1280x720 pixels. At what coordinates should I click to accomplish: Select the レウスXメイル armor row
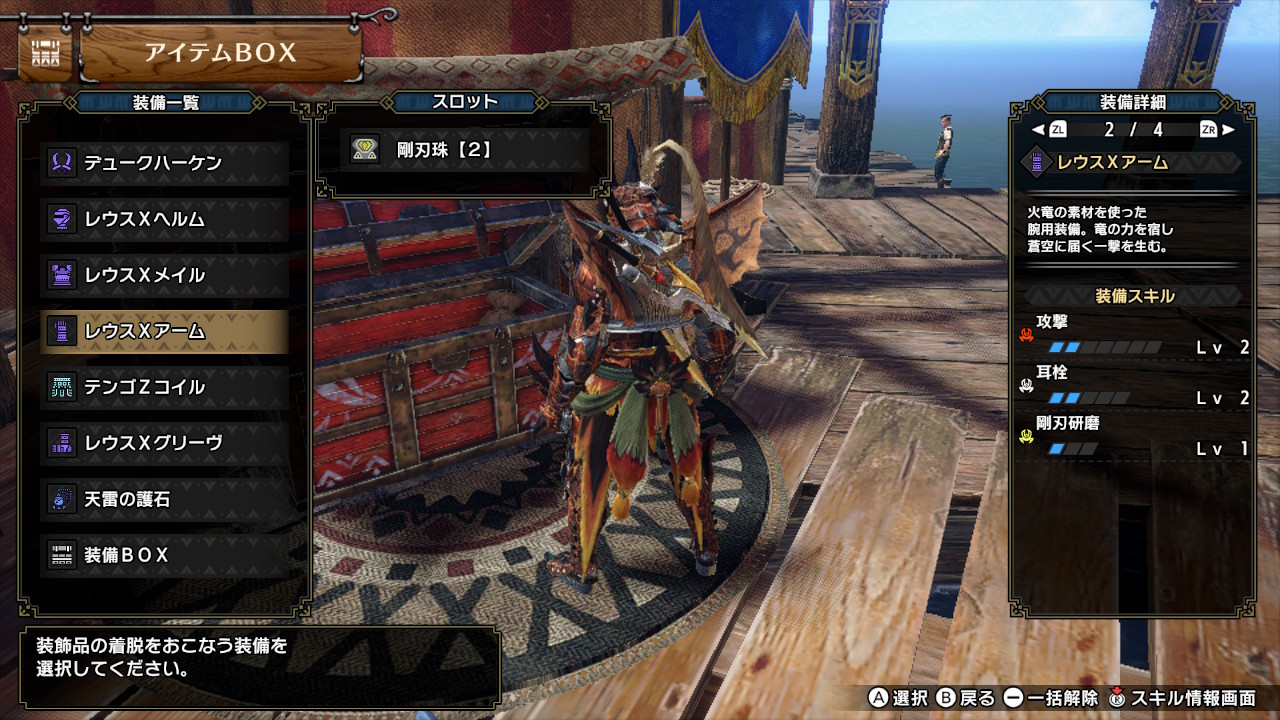point(165,275)
